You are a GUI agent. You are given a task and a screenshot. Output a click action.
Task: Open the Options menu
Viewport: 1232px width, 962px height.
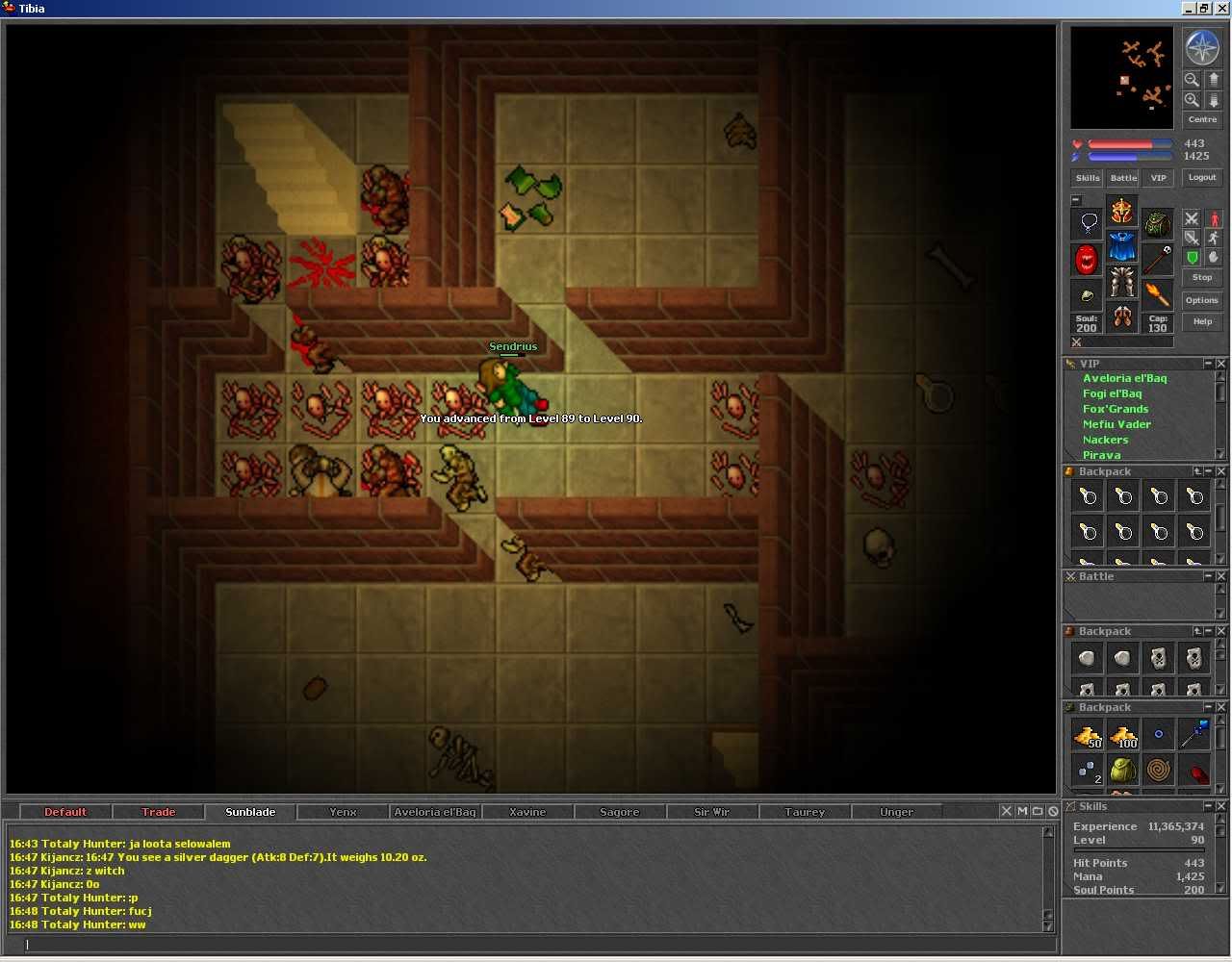coord(1201,300)
